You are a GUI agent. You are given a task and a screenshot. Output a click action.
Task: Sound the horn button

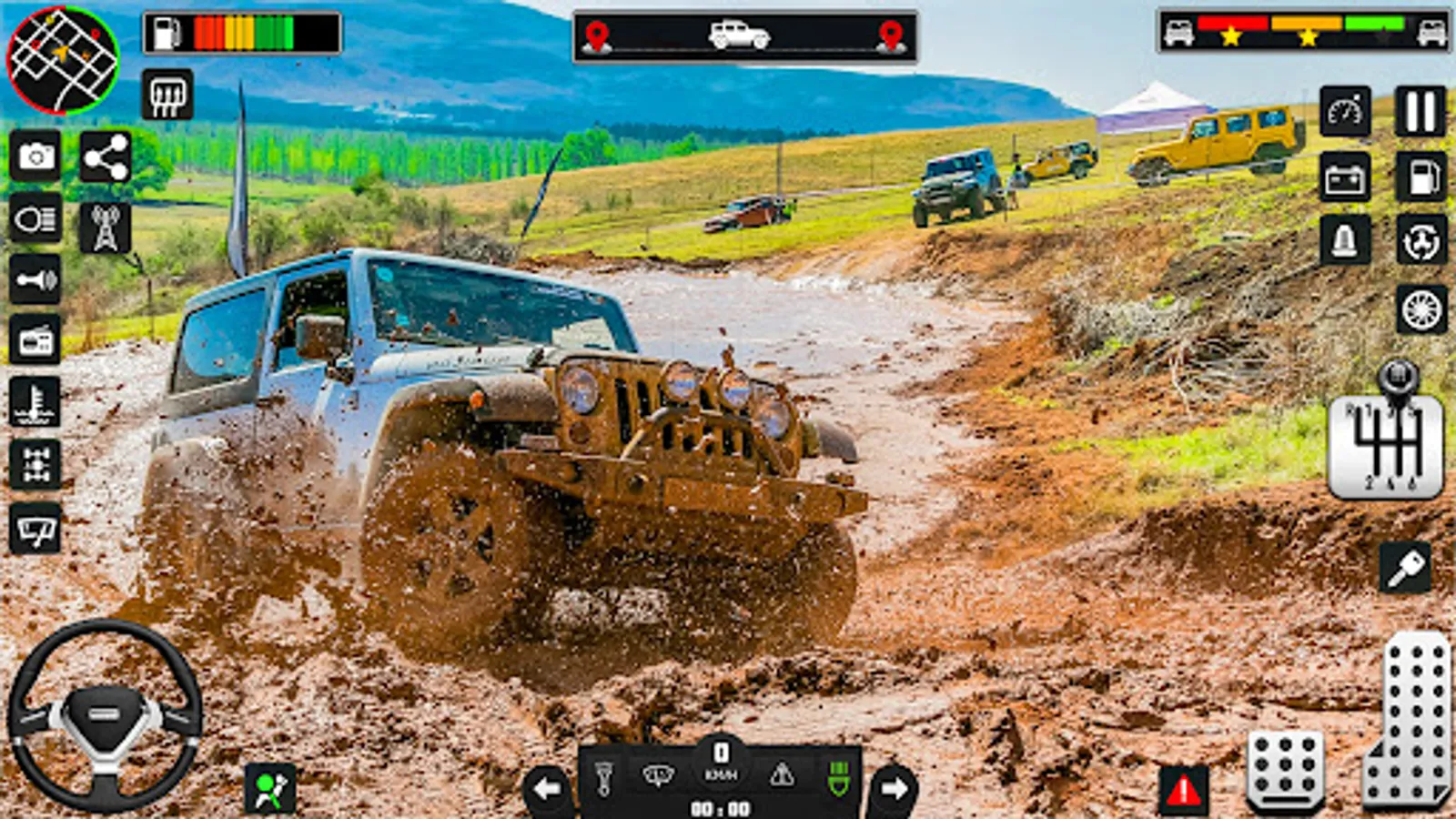click(x=36, y=279)
